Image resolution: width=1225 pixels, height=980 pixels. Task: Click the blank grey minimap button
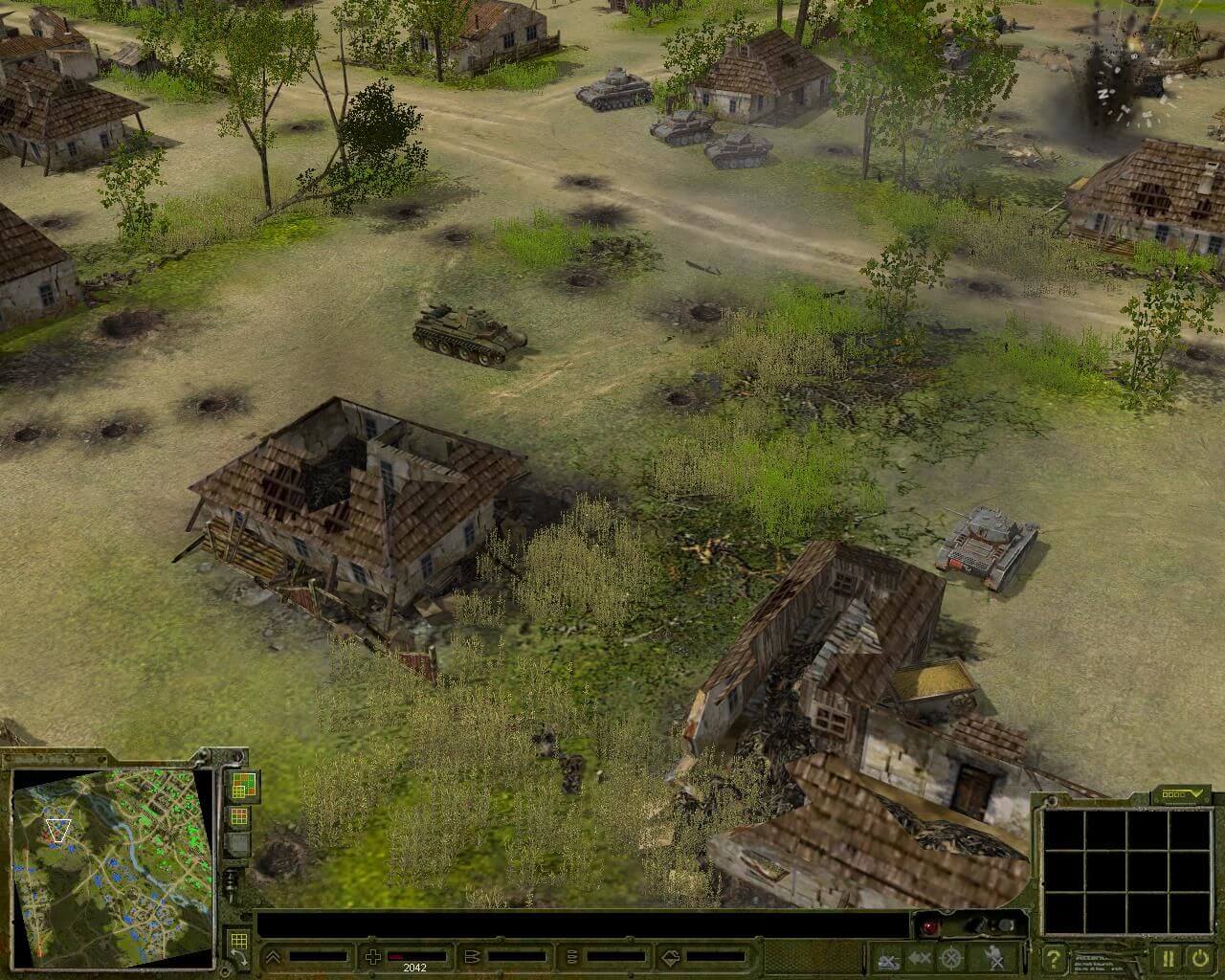tap(238, 845)
